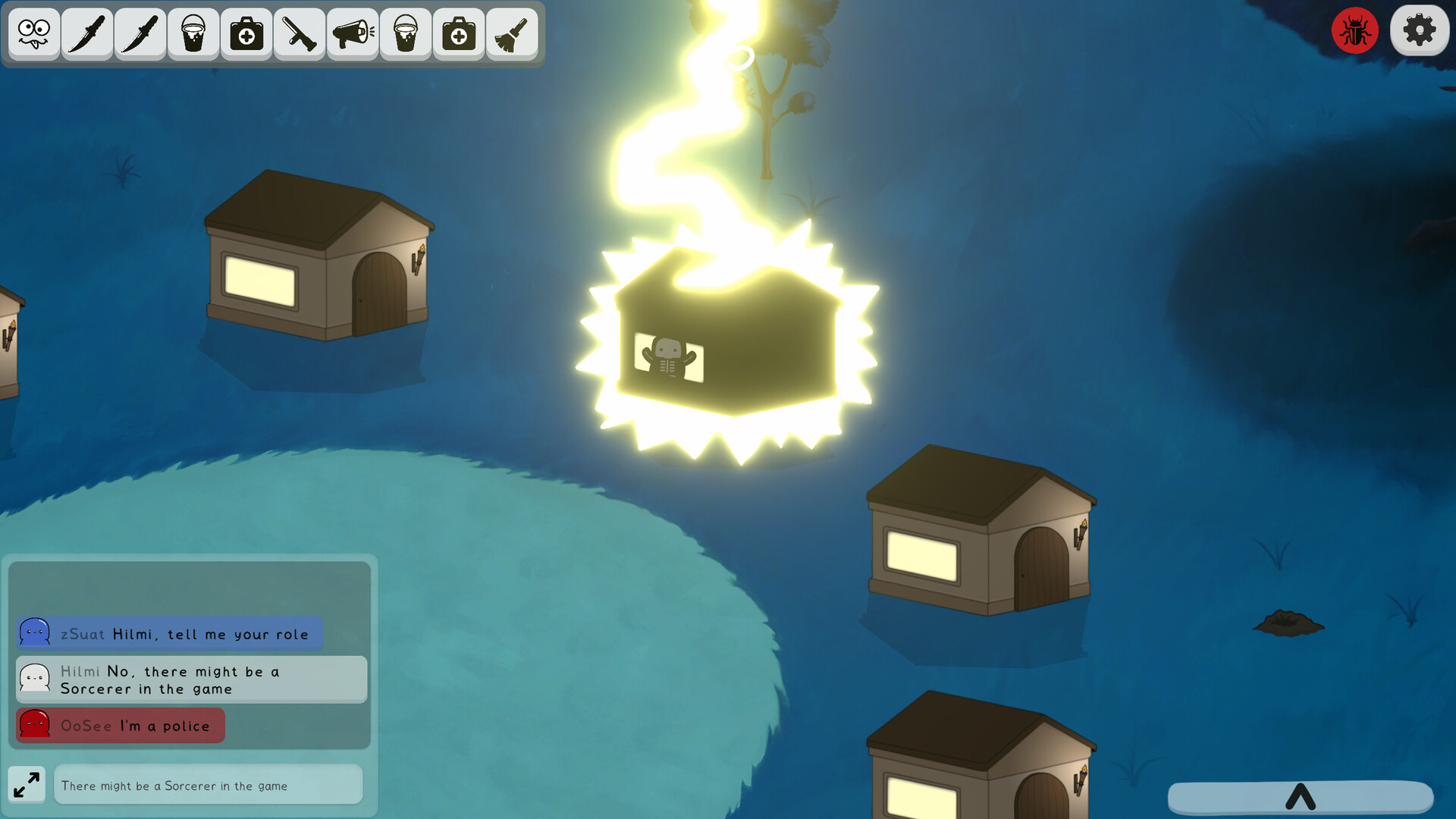The width and height of the screenshot is (1456, 819).
Task: Click the chat text input field
Action: [208, 785]
